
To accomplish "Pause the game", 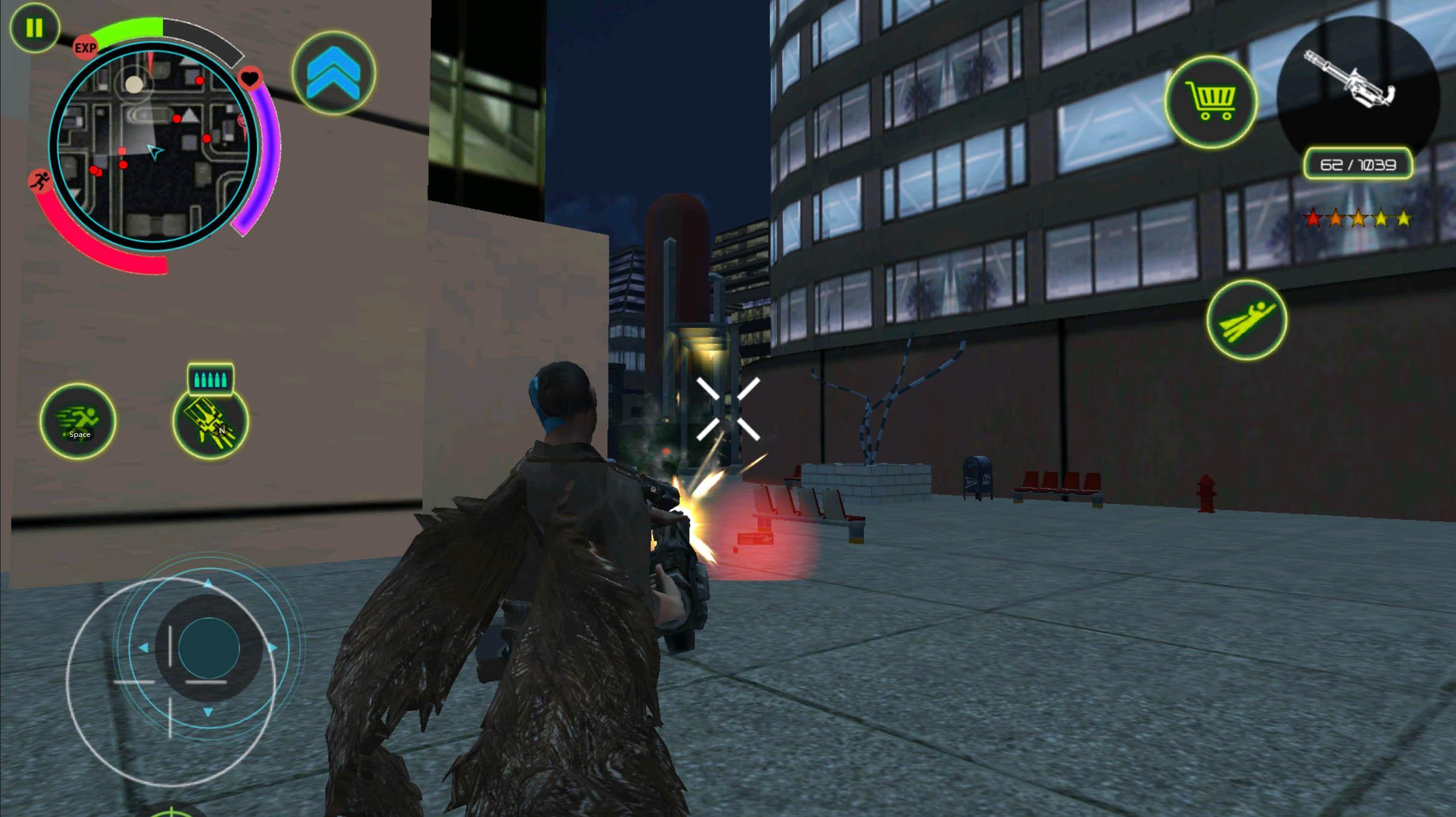I will point(34,27).
